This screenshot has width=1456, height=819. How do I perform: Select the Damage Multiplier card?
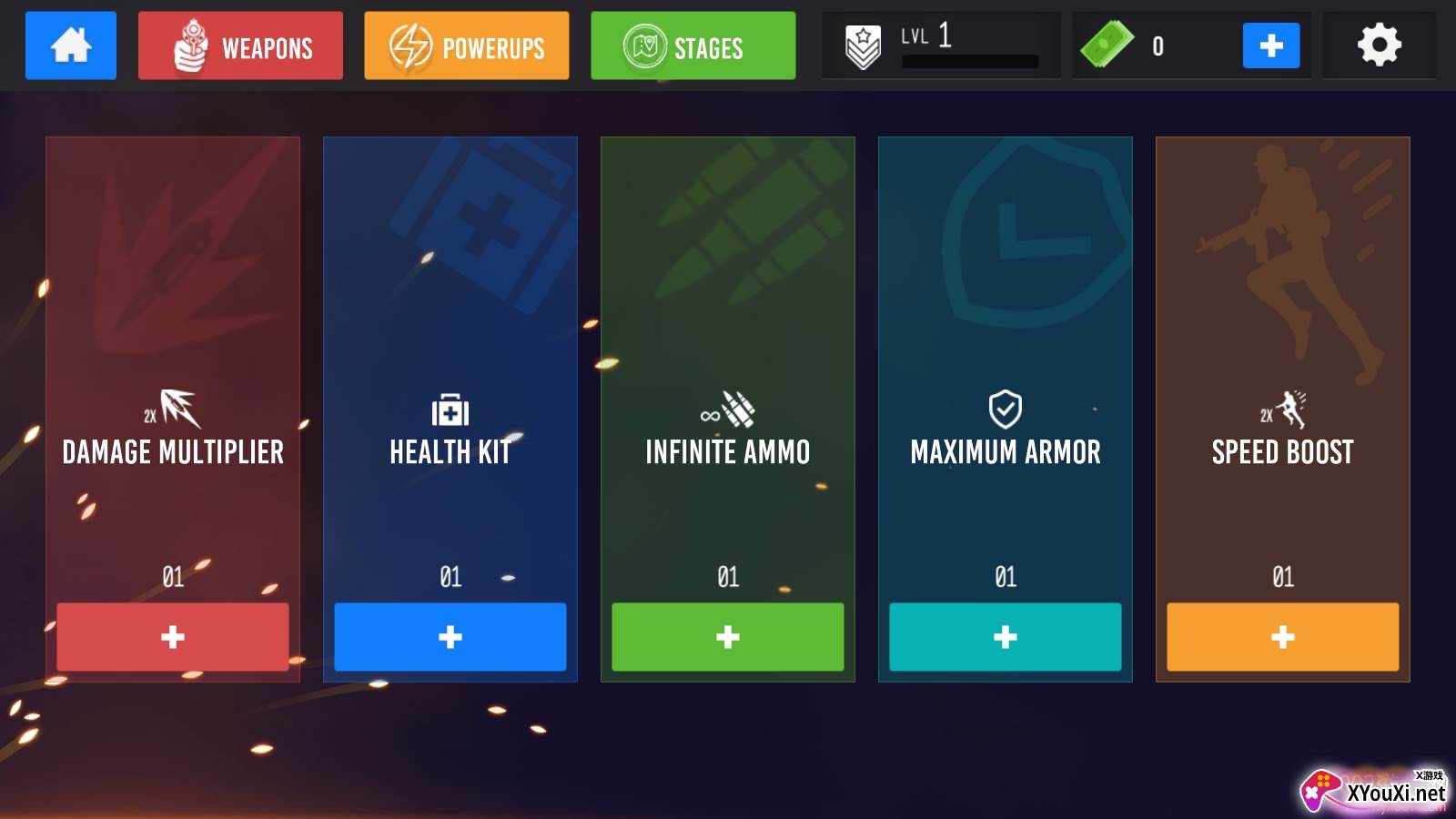coord(173,364)
